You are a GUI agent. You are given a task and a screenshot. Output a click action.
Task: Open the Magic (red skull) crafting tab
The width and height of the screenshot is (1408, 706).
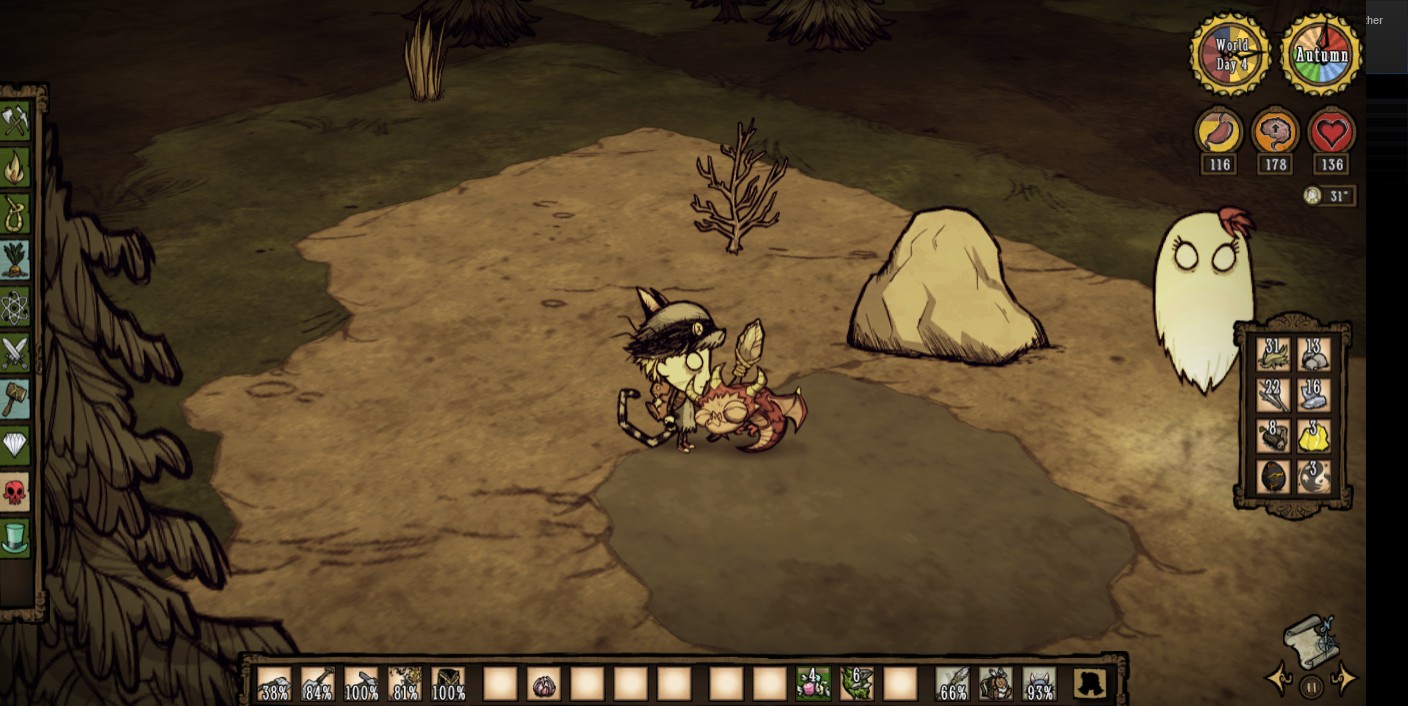point(15,492)
